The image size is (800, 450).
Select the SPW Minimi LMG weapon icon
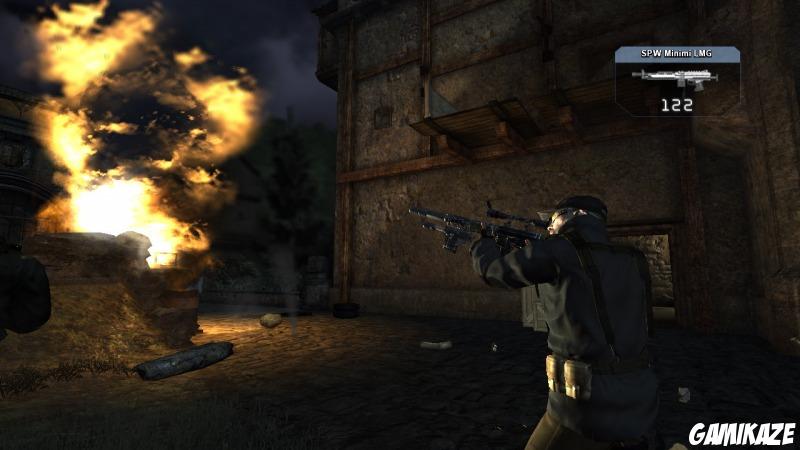tap(675, 77)
